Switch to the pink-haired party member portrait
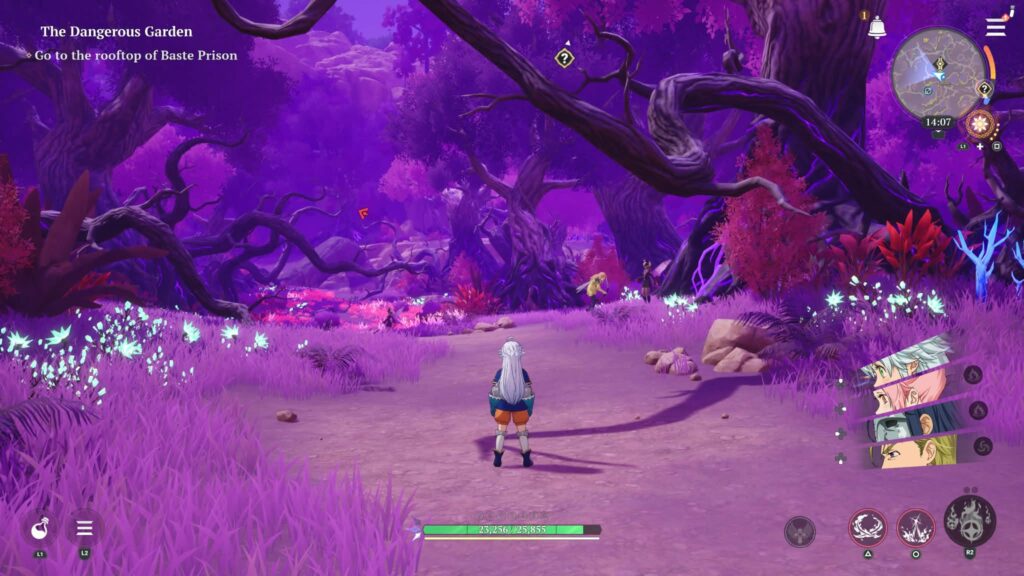Image resolution: width=1024 pixels, height=576 pixels. [905, 391]
